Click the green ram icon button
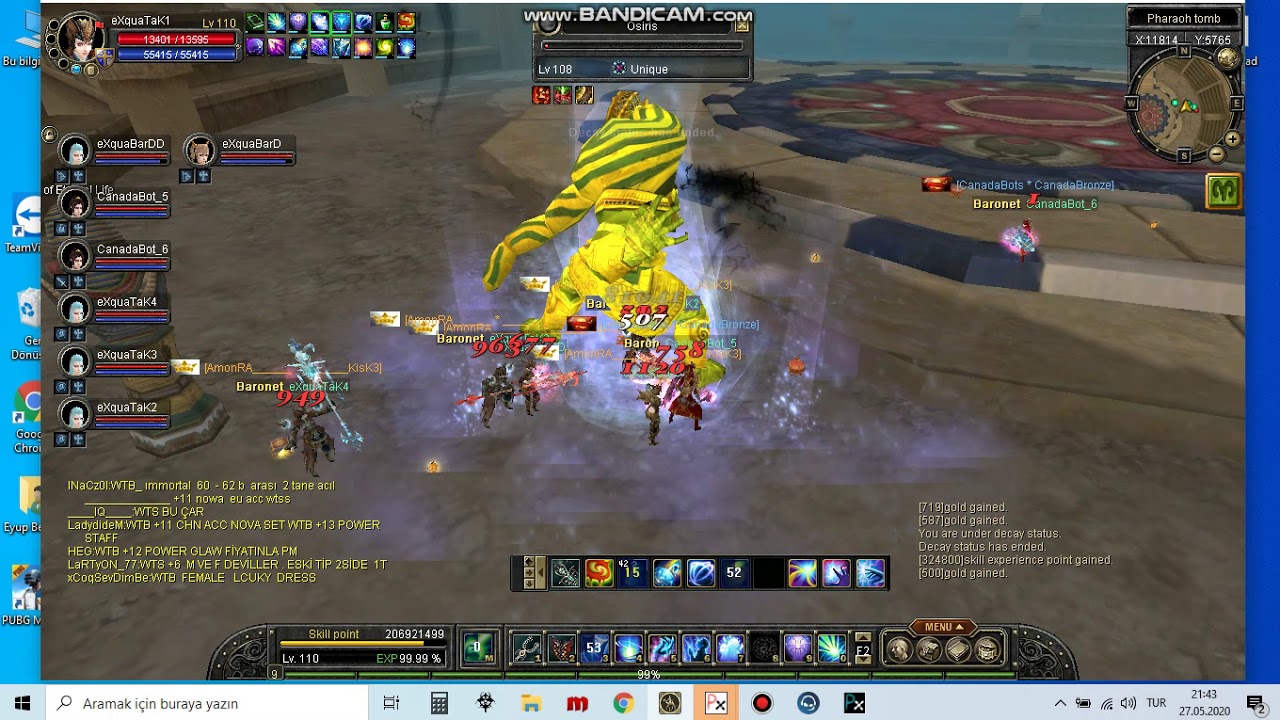 [x=1223, y=190]
